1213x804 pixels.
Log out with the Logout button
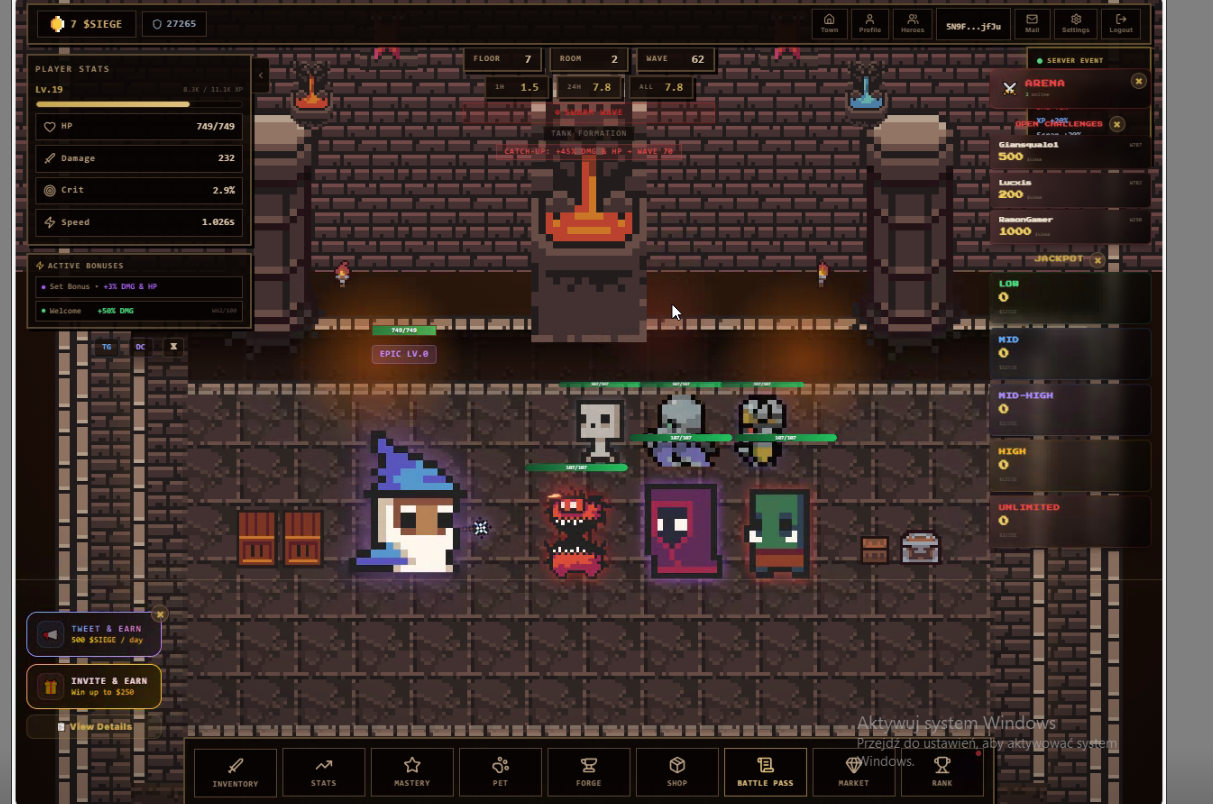click(1120, 23)
